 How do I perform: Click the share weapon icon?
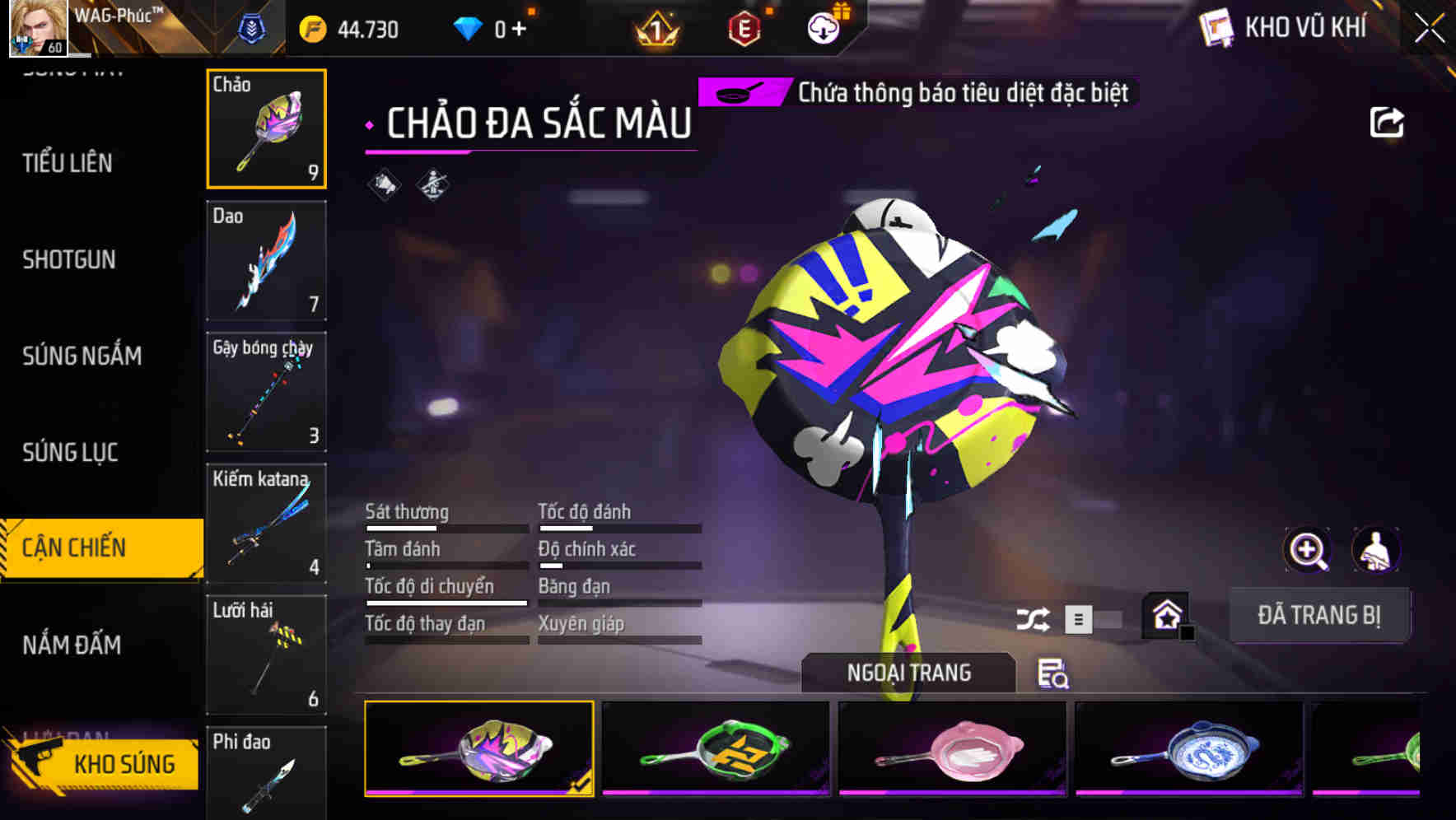[1387, 121]
